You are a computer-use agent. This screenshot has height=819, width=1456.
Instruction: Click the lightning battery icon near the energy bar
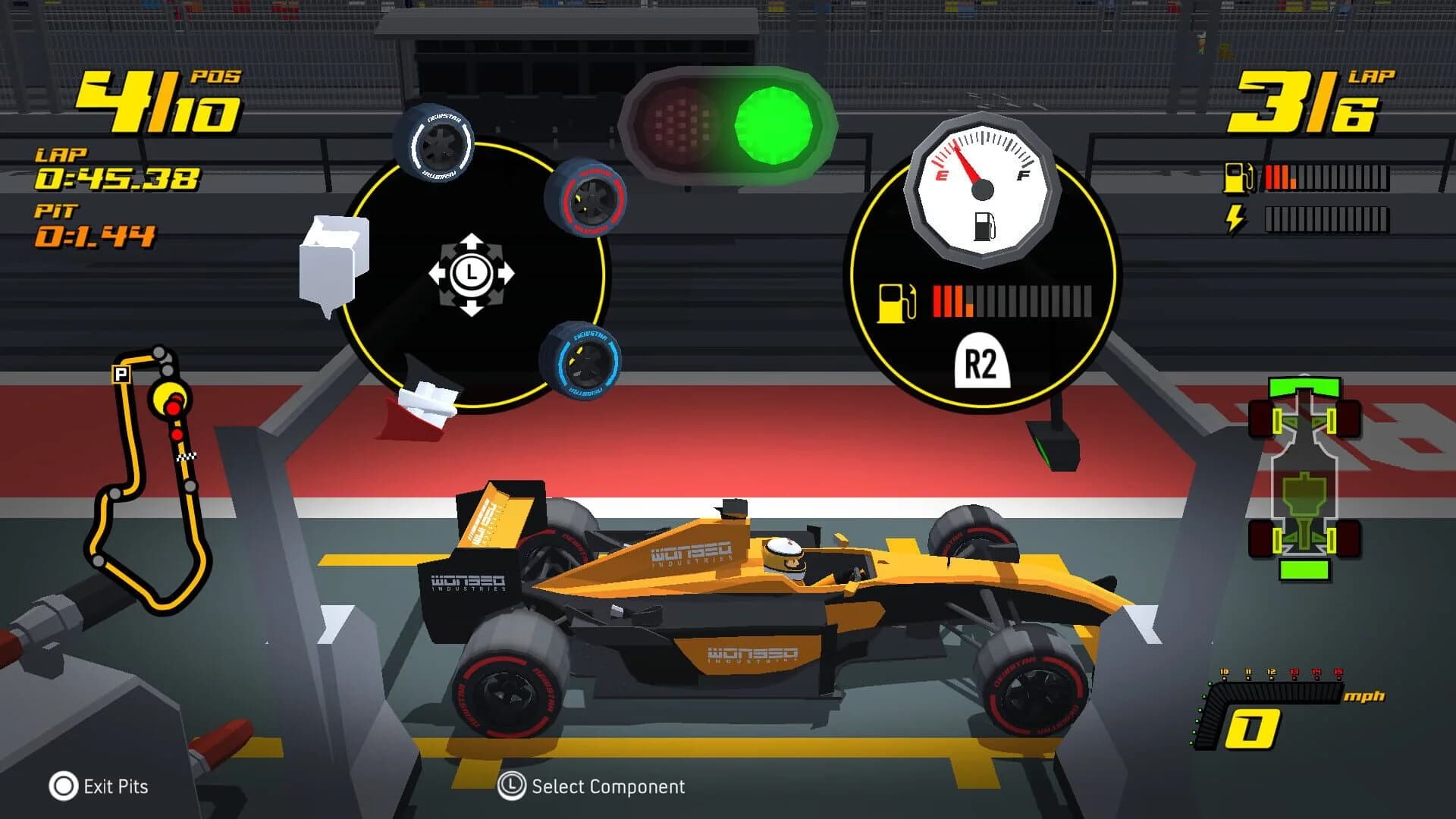(1235, 218)
